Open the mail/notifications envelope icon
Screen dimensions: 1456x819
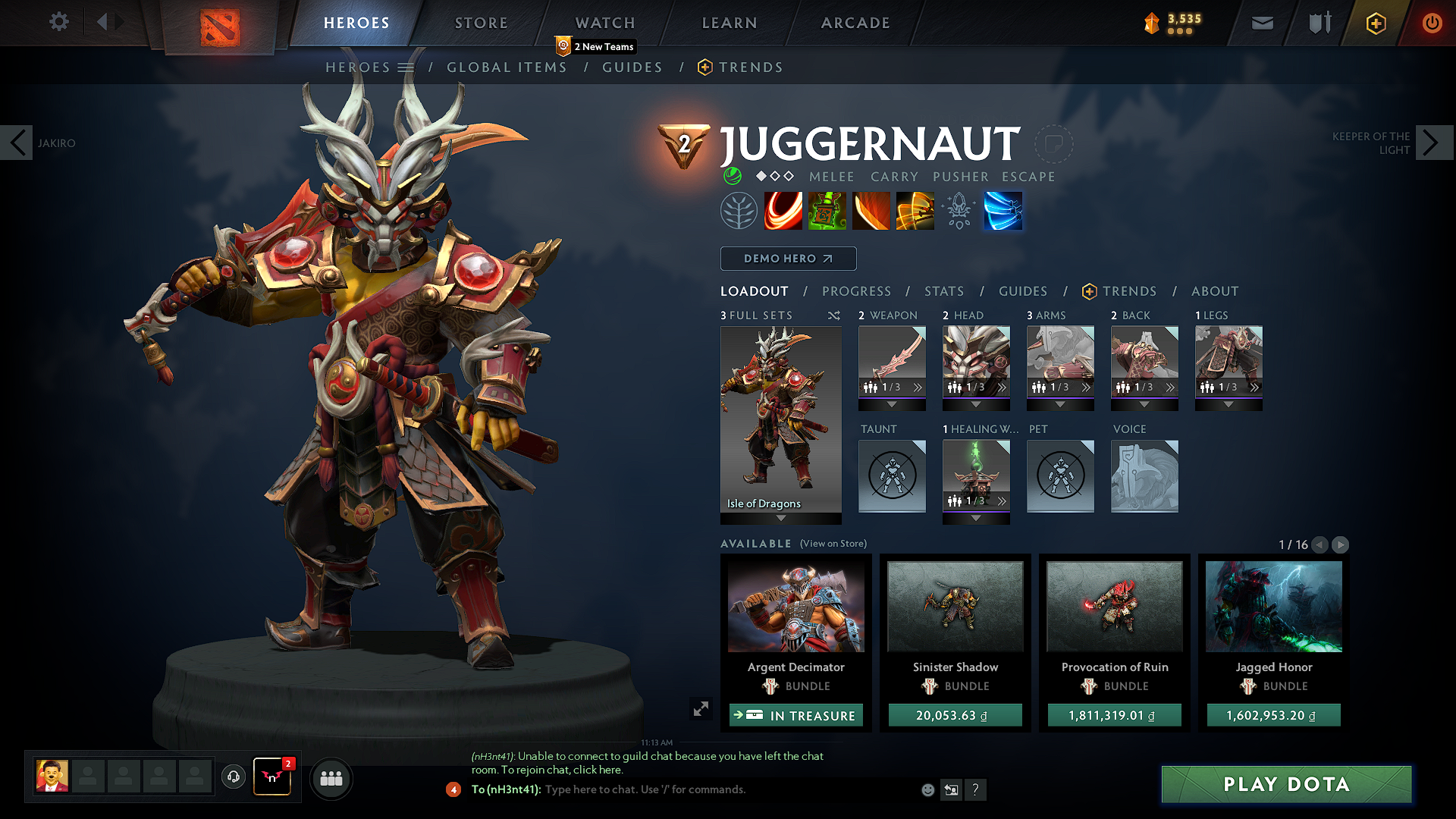[x=1263, y=23]
